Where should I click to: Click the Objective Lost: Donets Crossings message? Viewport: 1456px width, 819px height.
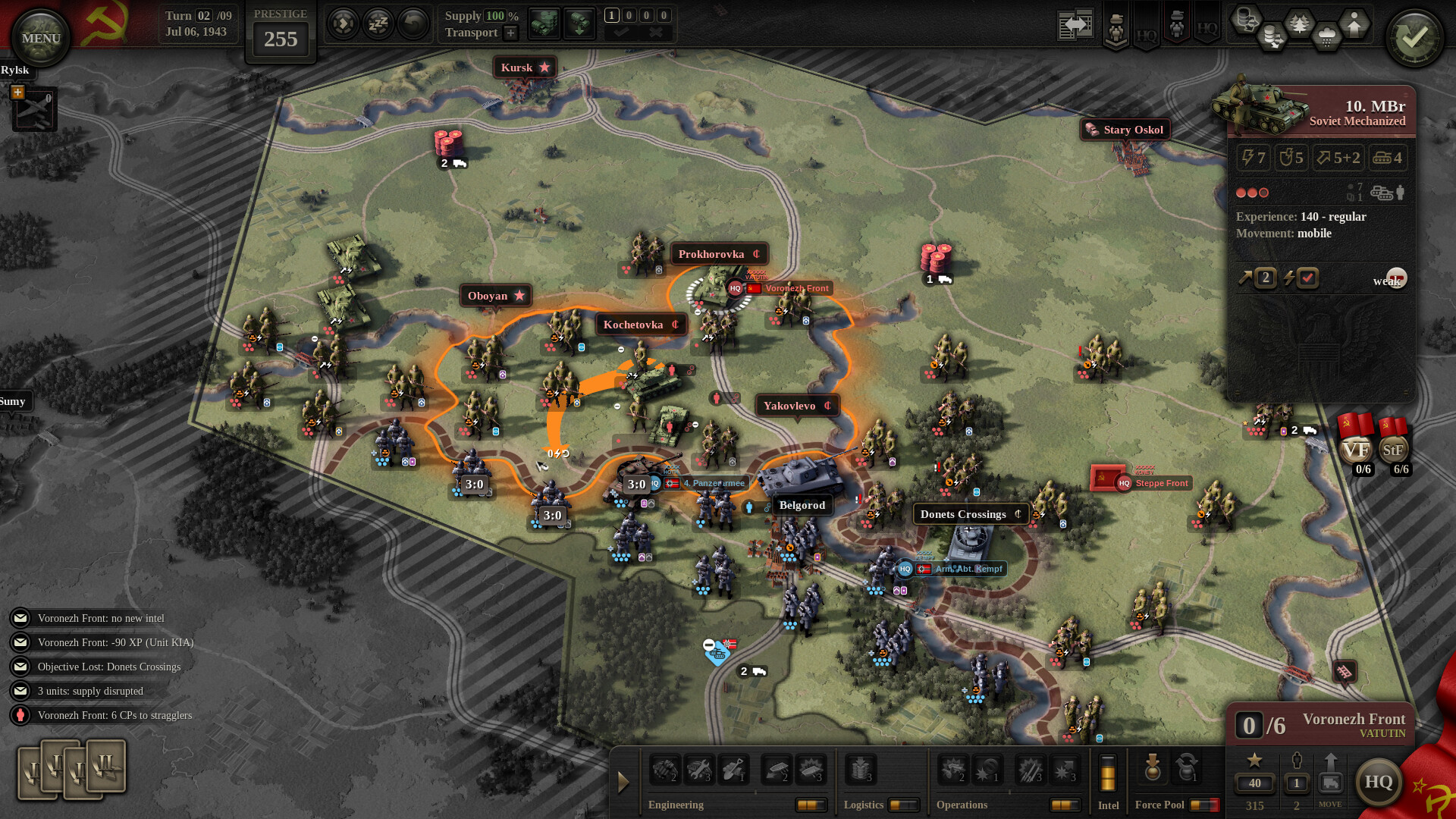(110, 667)
